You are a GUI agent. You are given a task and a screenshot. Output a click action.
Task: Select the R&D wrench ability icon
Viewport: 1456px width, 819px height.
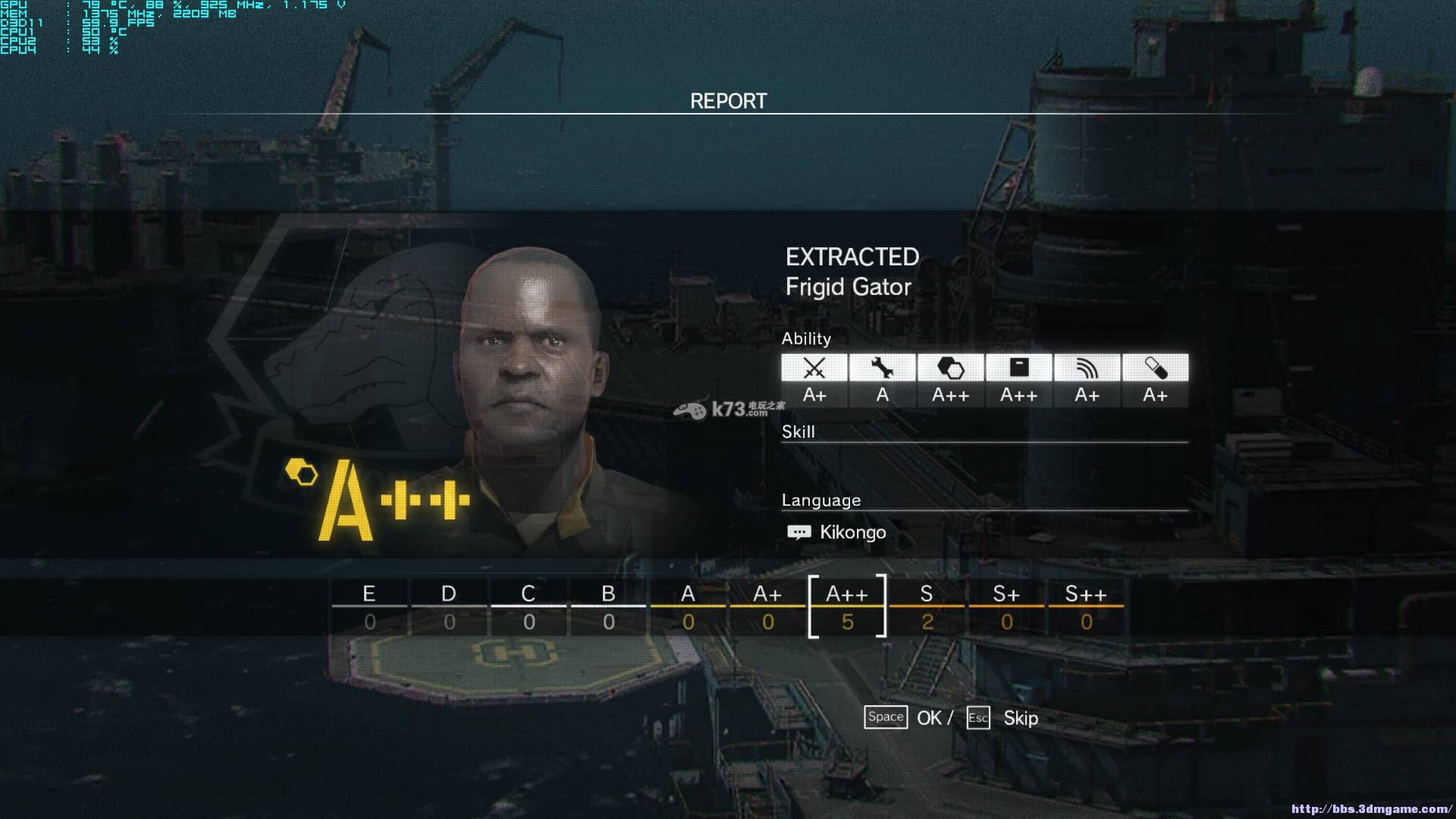pyautogui.click(x=882, y=369)
